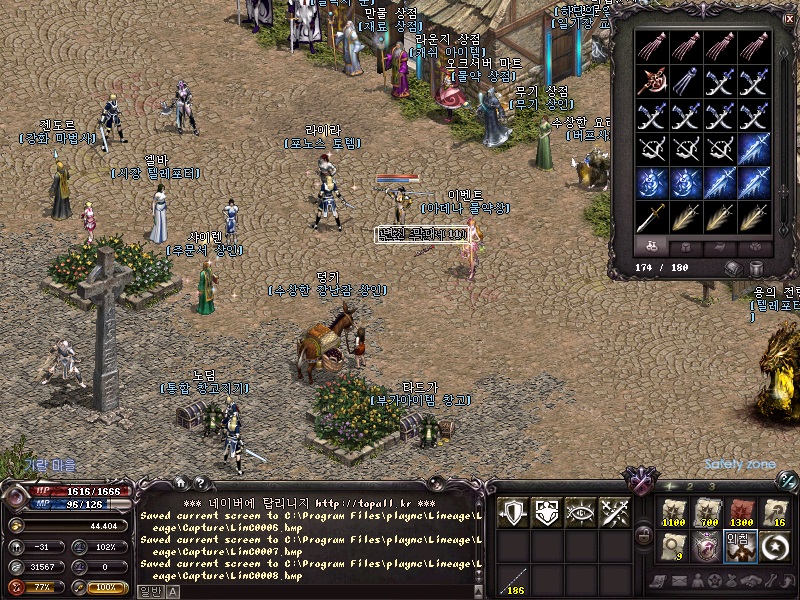Image resolution: width=800 pixels, height=600 pixels.
Task: Use the crossed swords skill icon
Action: pos(614,512)
